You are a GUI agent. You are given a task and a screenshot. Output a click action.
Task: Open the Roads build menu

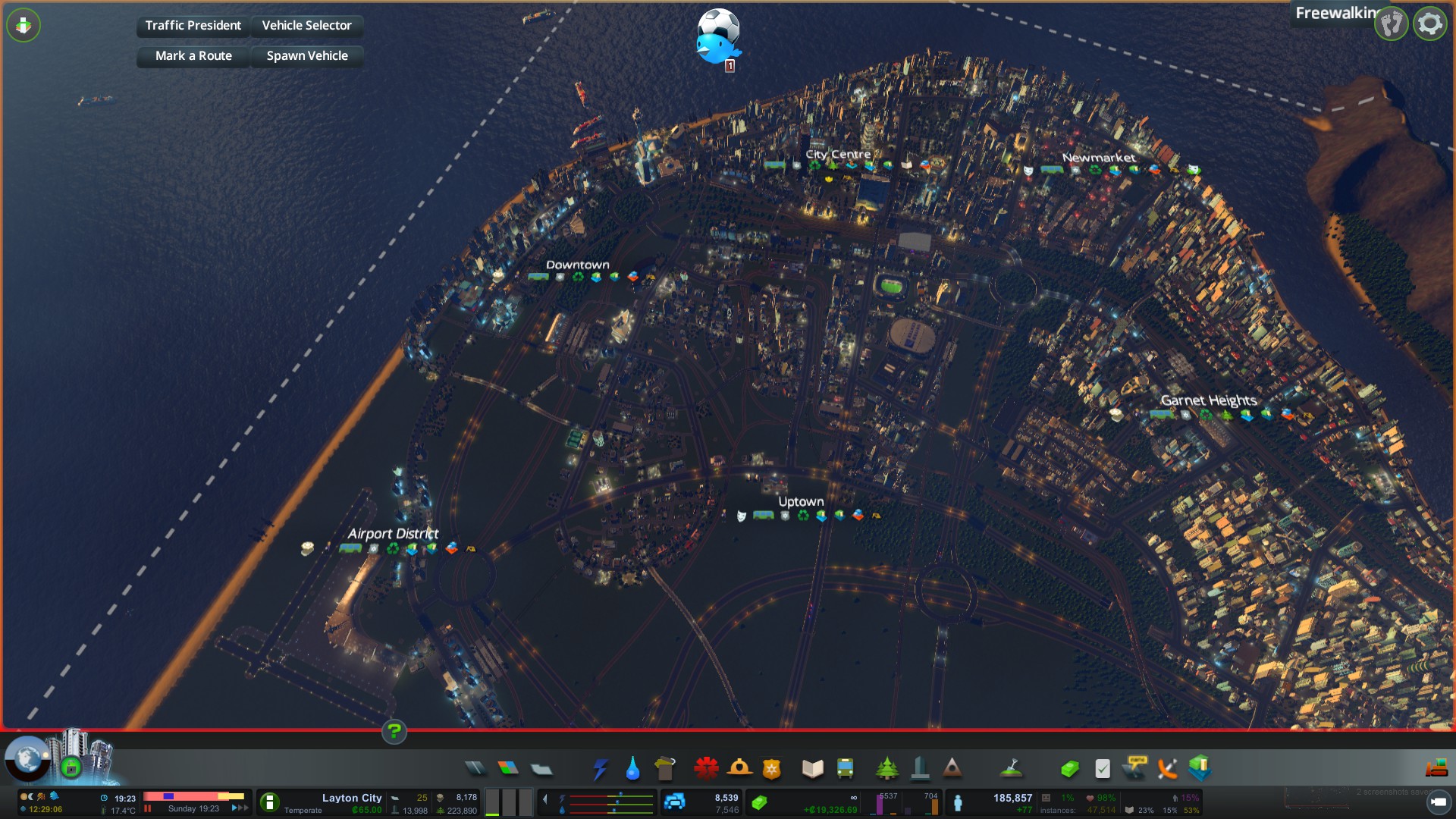point(475,769)
